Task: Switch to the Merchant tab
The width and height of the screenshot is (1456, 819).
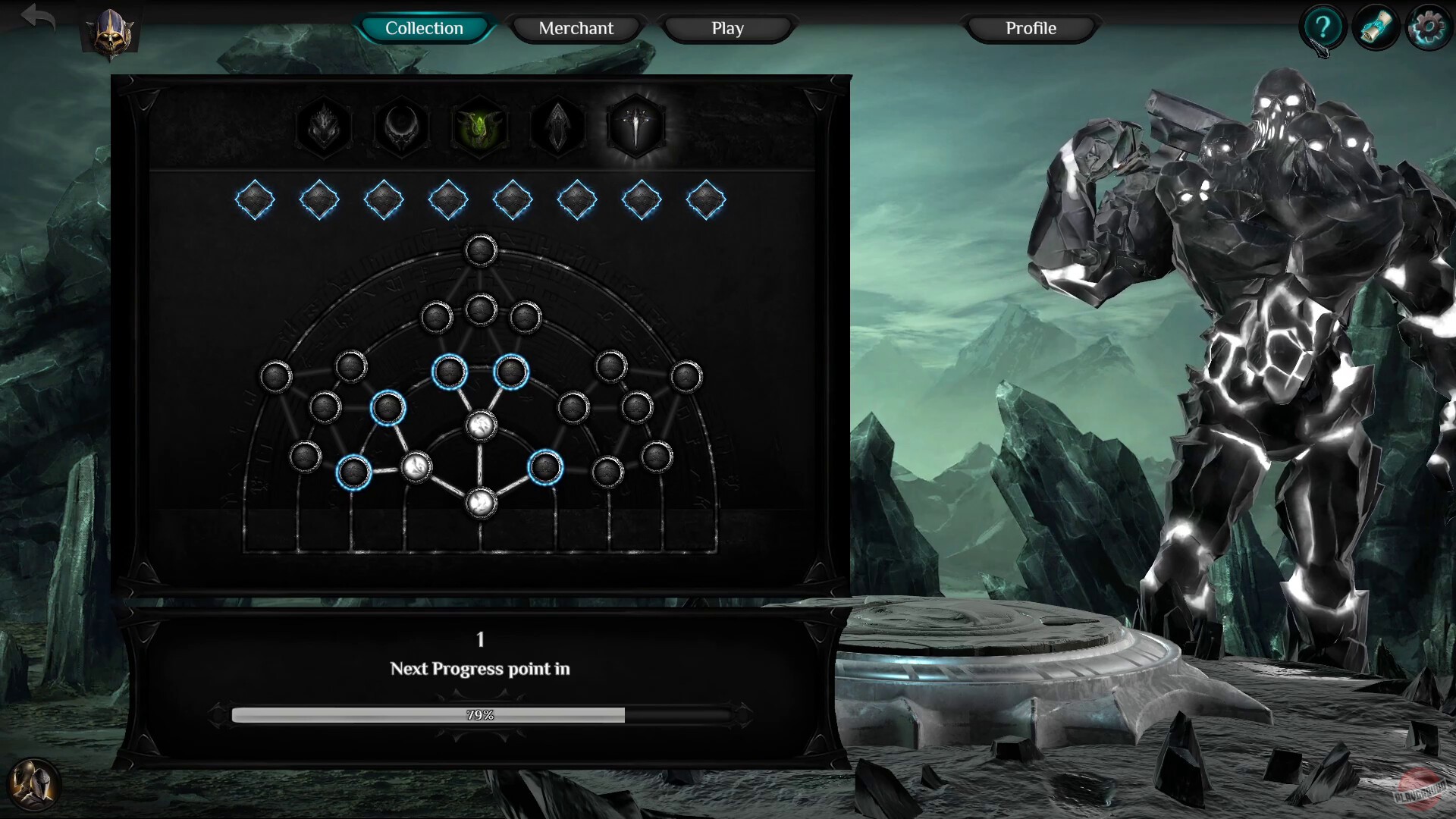Action: [576, 28]
